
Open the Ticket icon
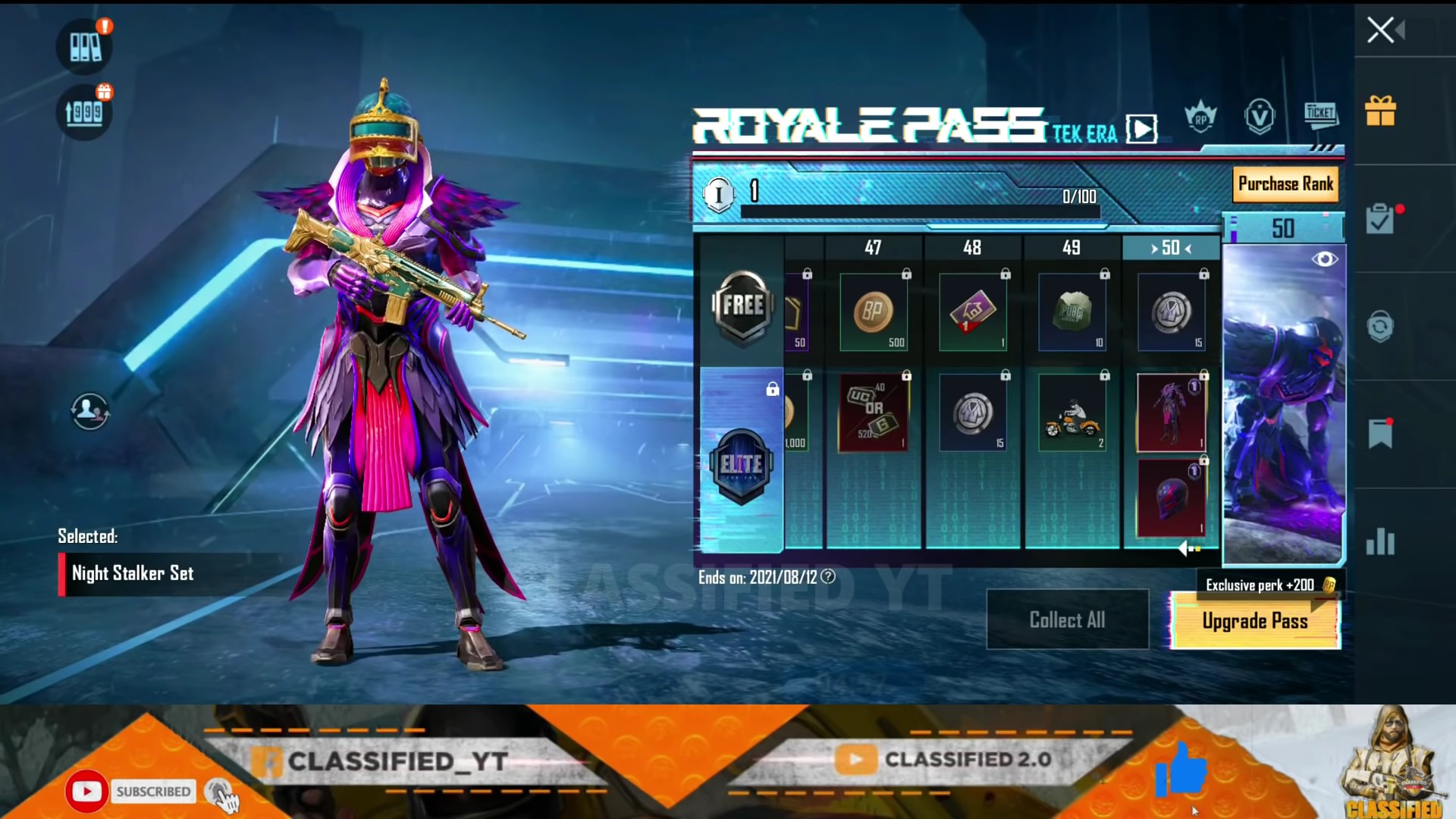[x=1320, y=115]
